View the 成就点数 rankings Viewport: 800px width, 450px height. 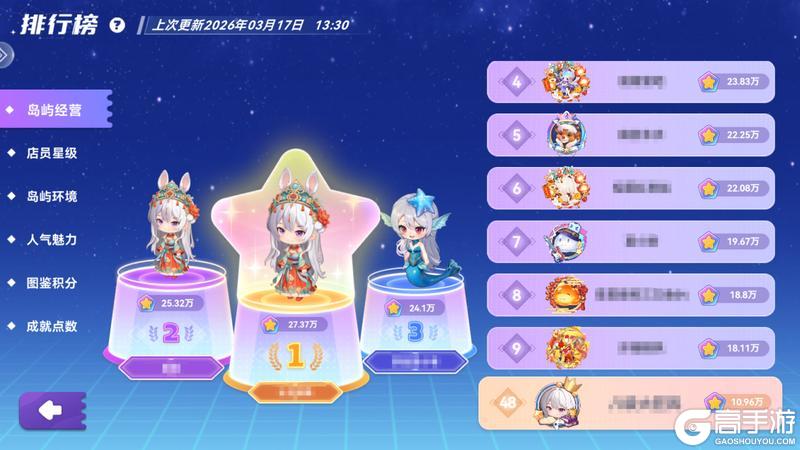pyautogui.click(x=52, y=326)
